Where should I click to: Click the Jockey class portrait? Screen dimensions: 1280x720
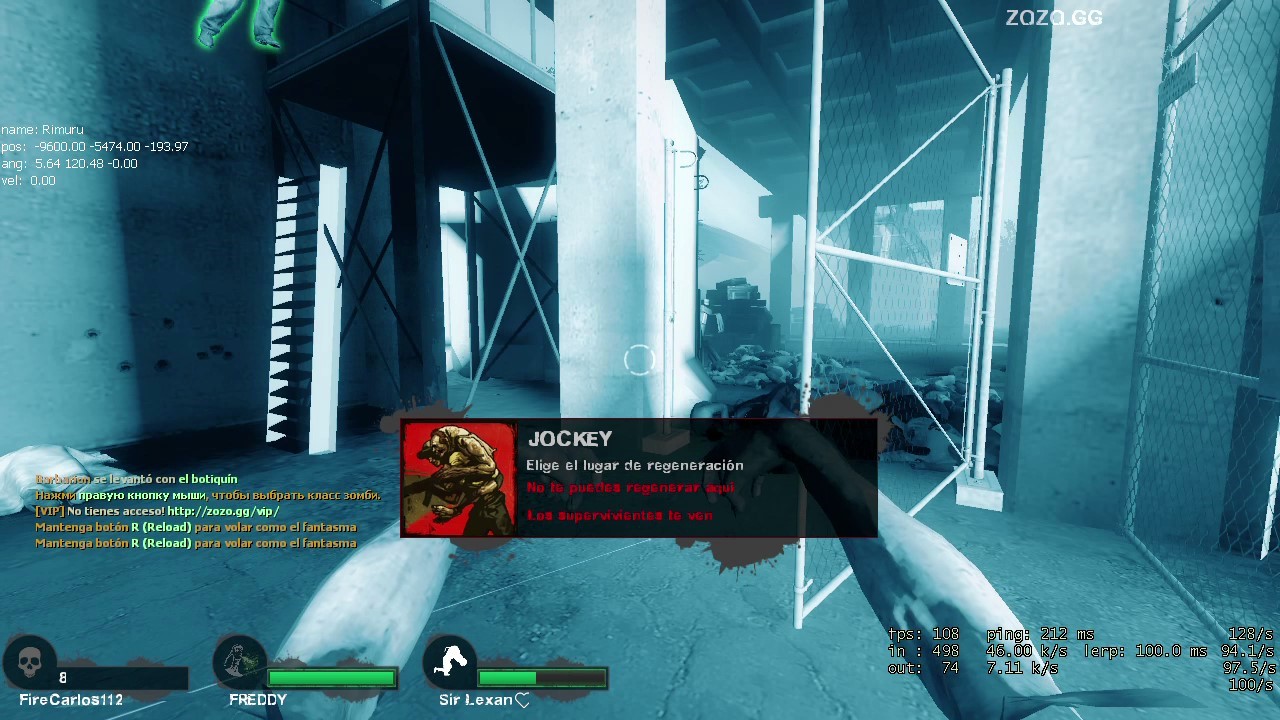pos(459,479)
